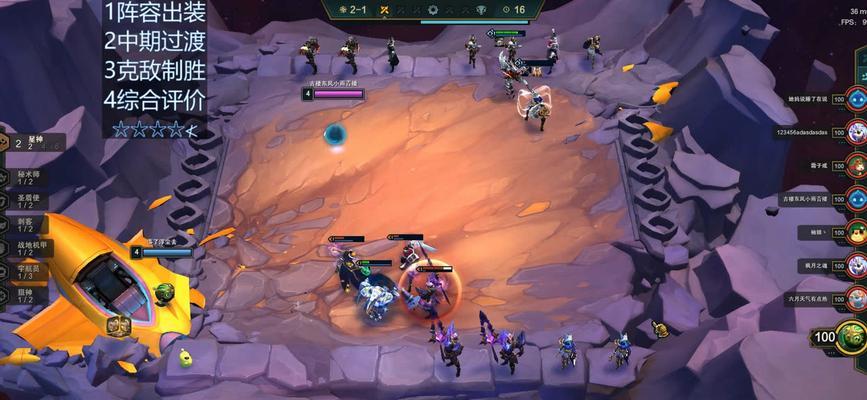The height and width of the screenshot is (400, 867).
Task: Select the gear carousel round icon
Action: [x=433, y=9]
